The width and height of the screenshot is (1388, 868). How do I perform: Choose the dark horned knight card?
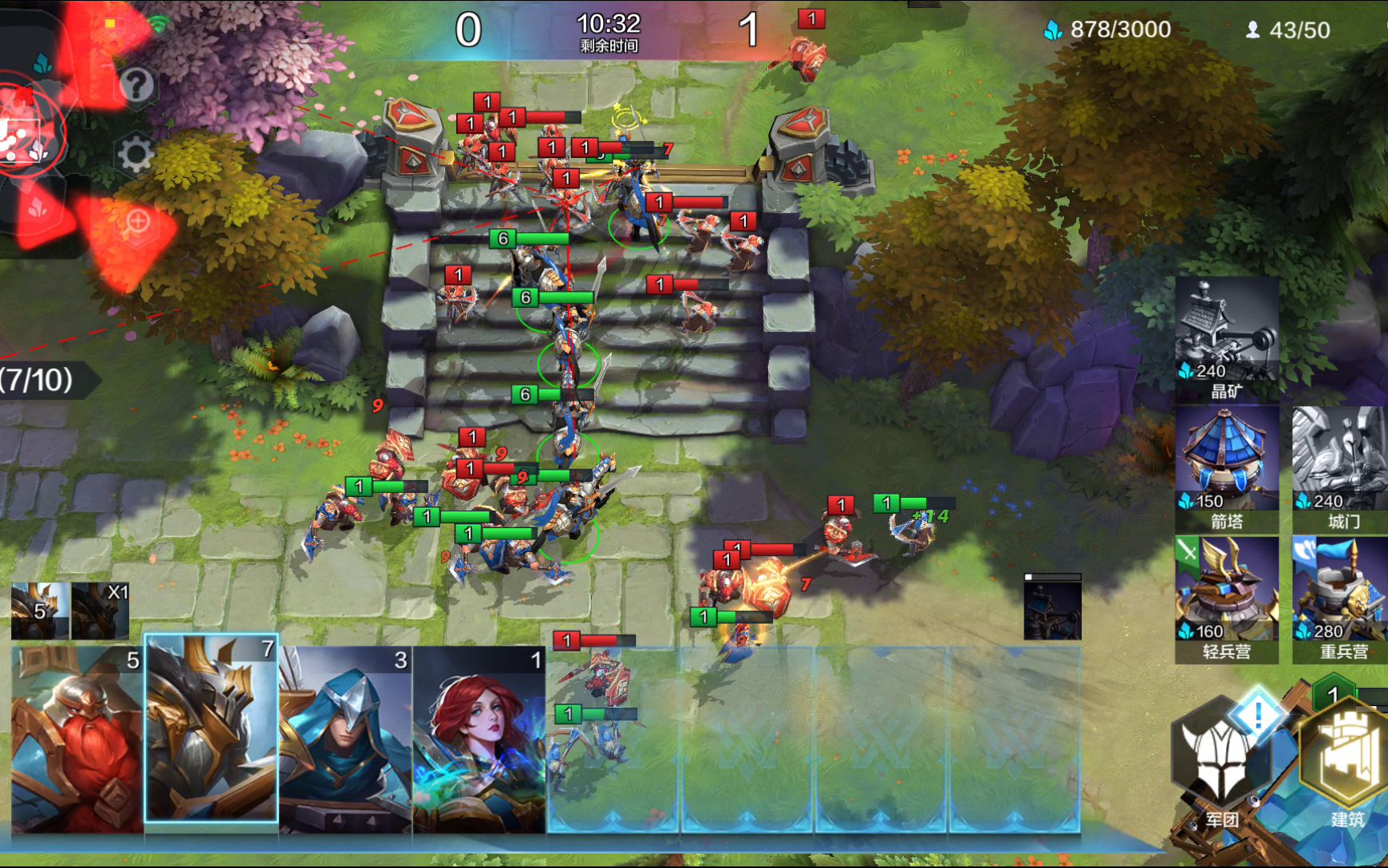(211, 730)
